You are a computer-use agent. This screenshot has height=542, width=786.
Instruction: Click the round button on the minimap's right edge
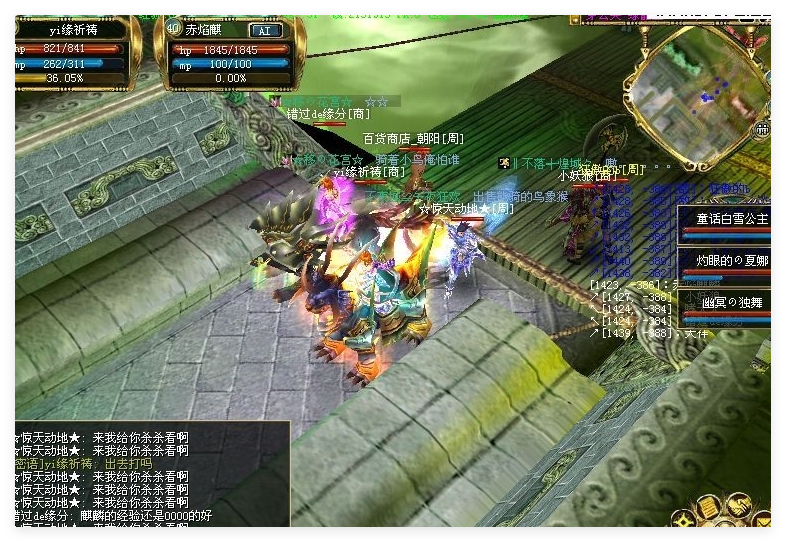point(762,129)
